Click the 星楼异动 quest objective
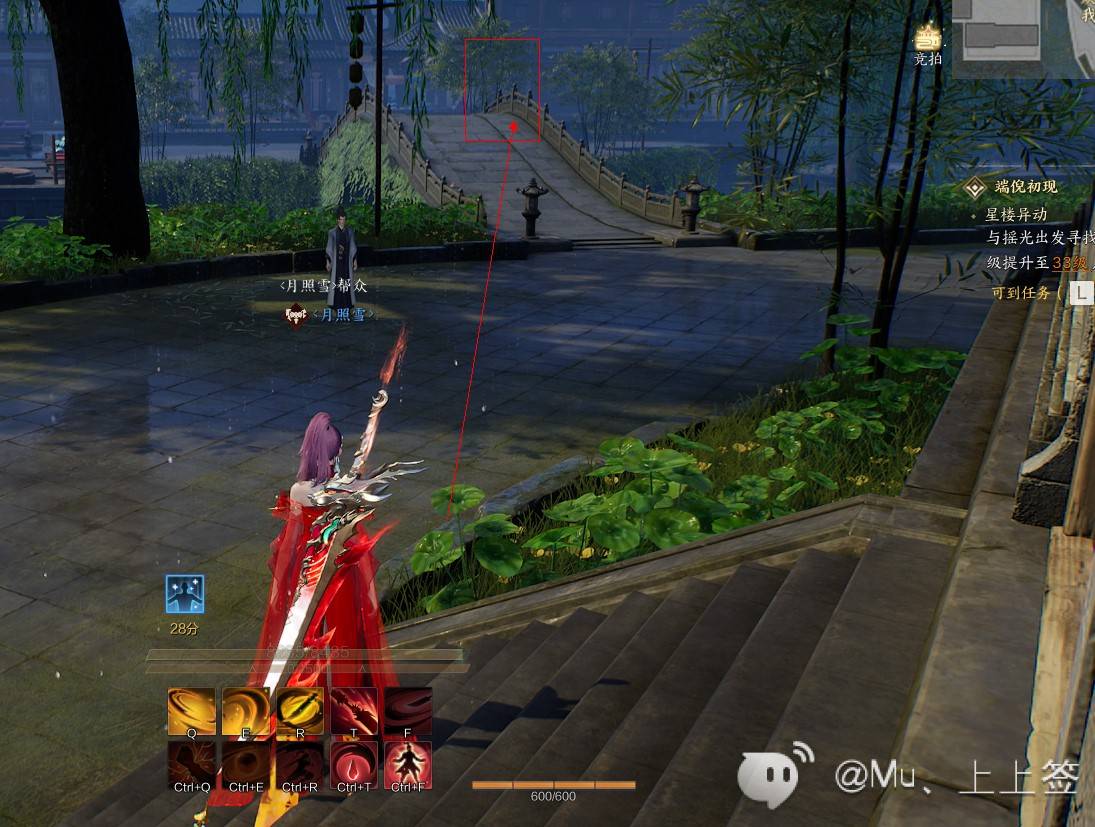The height and width of the screenshot is (827, 1095). (1016, 214)
